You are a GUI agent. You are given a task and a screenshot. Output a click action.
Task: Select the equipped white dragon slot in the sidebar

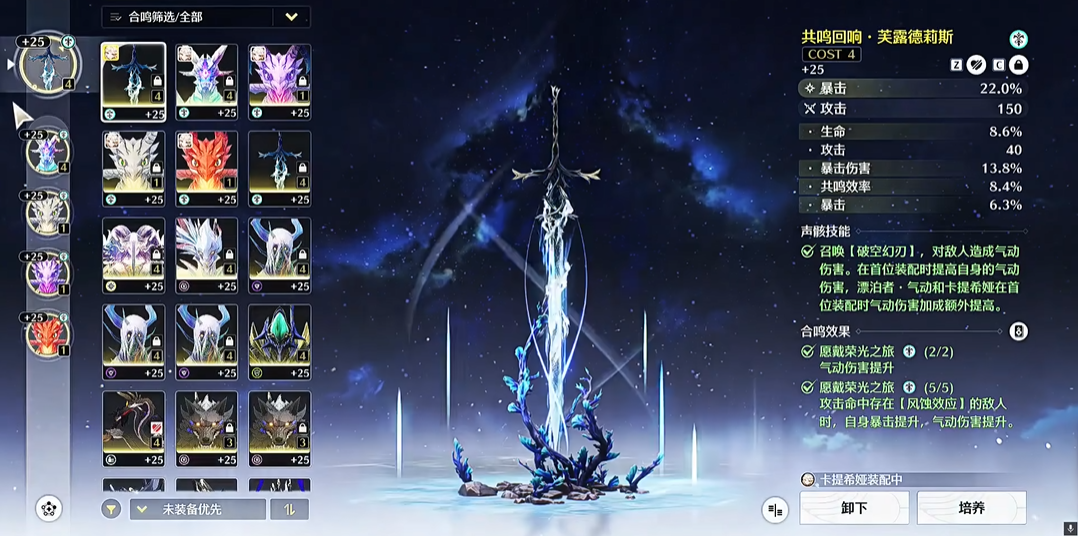click(x=45, y=212)
